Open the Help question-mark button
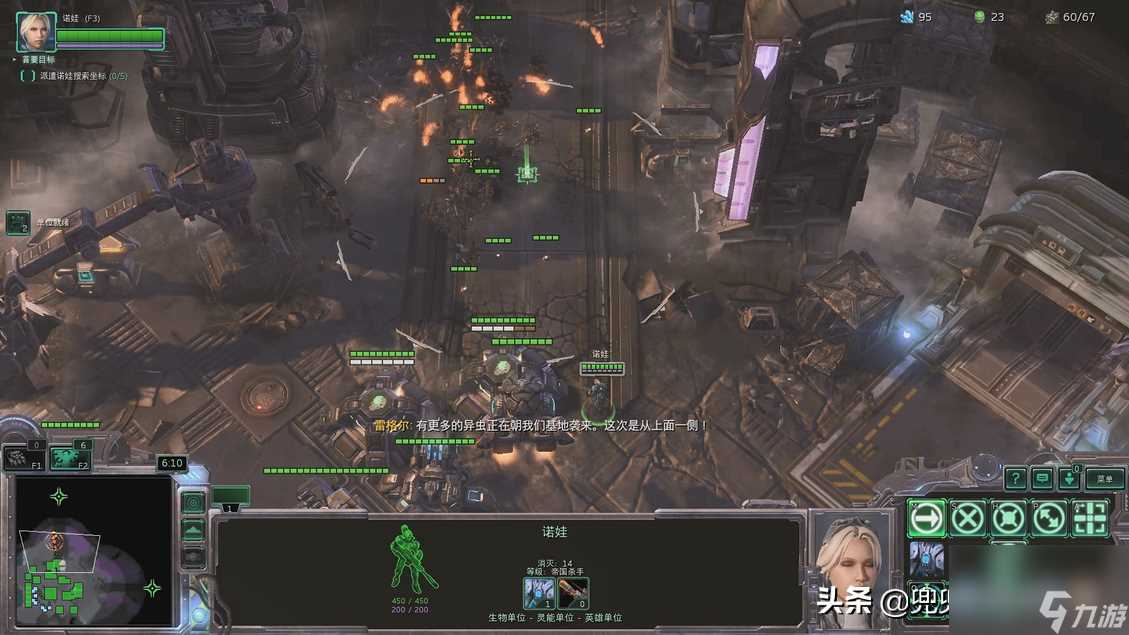 (1015, 479)
